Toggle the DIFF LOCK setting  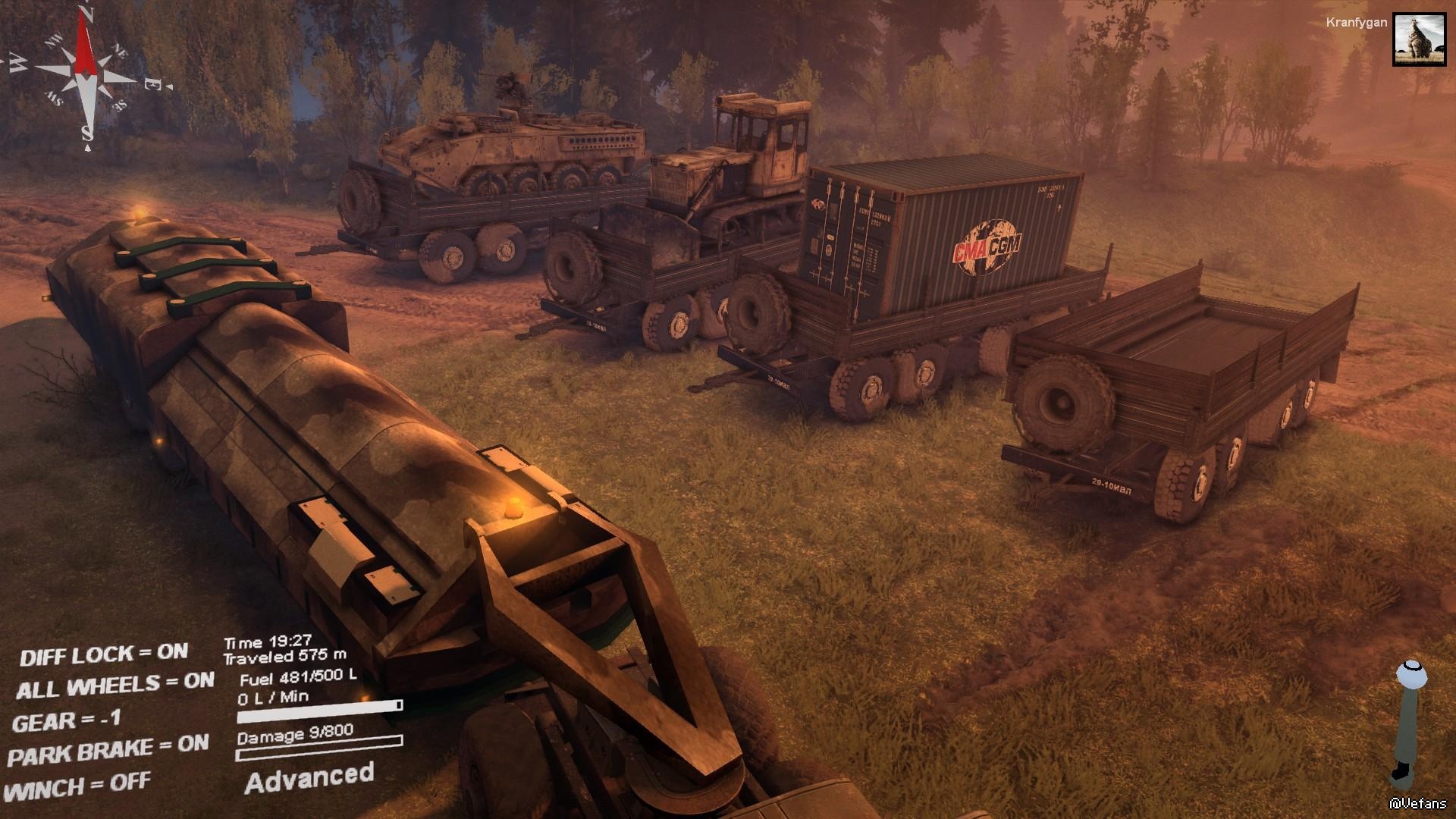[104, 654]
